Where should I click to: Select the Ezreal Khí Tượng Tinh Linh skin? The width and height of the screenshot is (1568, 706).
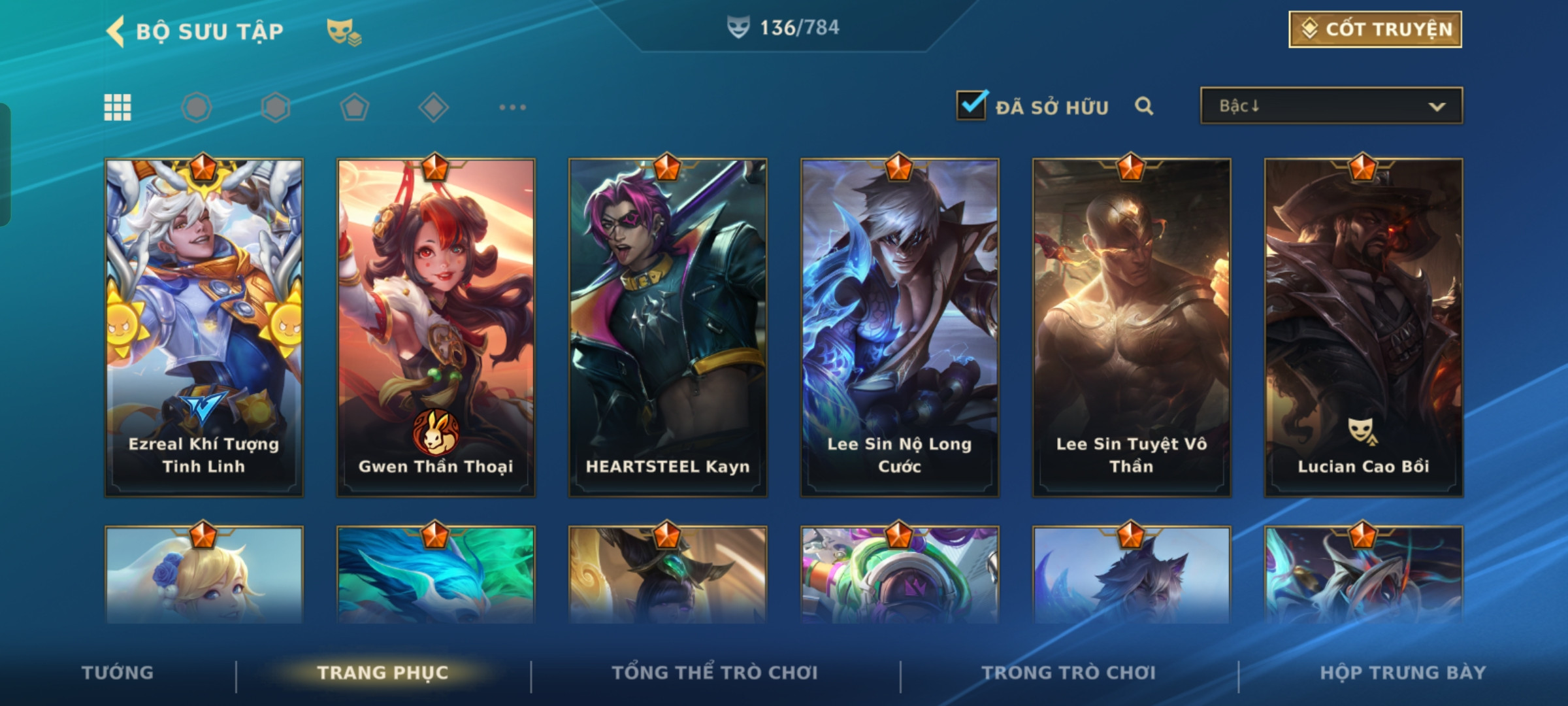(204, 327)
